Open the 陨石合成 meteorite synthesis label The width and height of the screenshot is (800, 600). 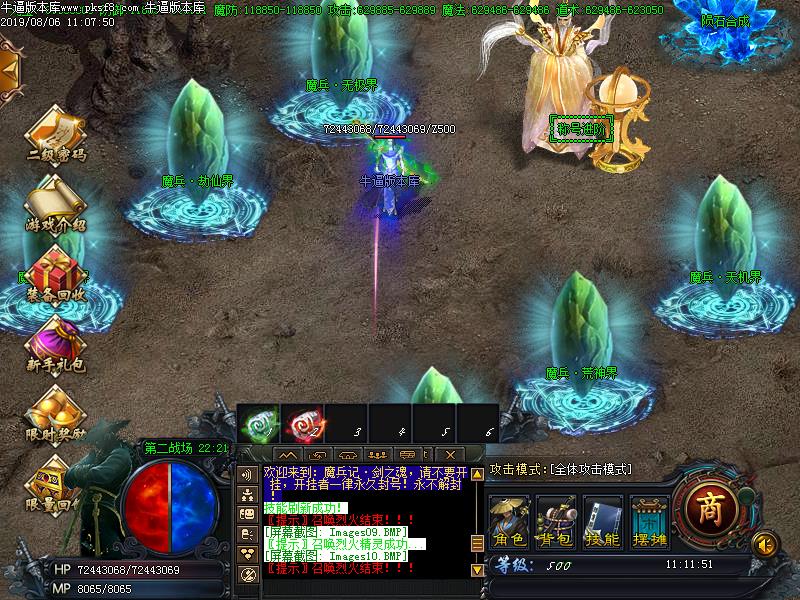[x=725, y=20]
